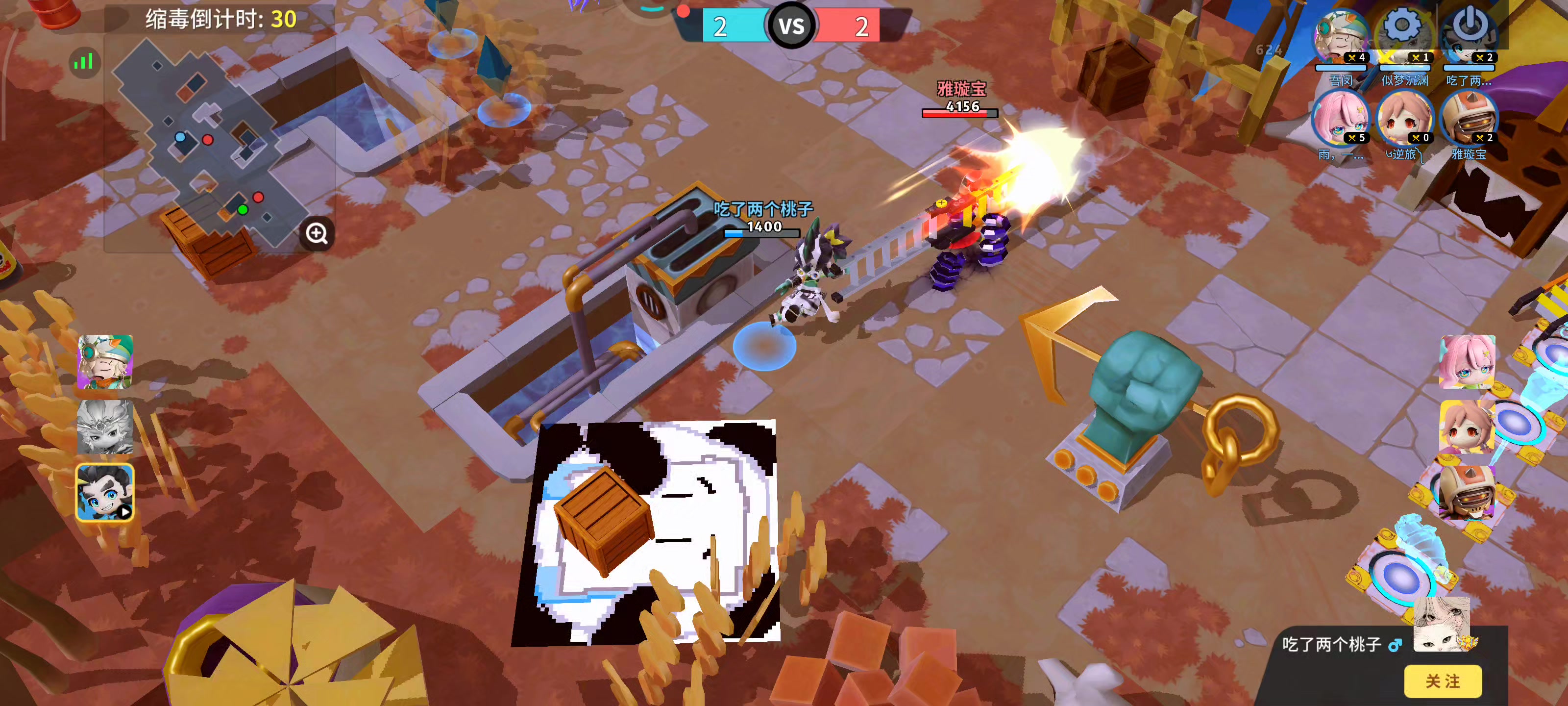Follow the player with the yellow 关注 button
This screenshot has height=706, width=1568.
[x=1442, y=681]
